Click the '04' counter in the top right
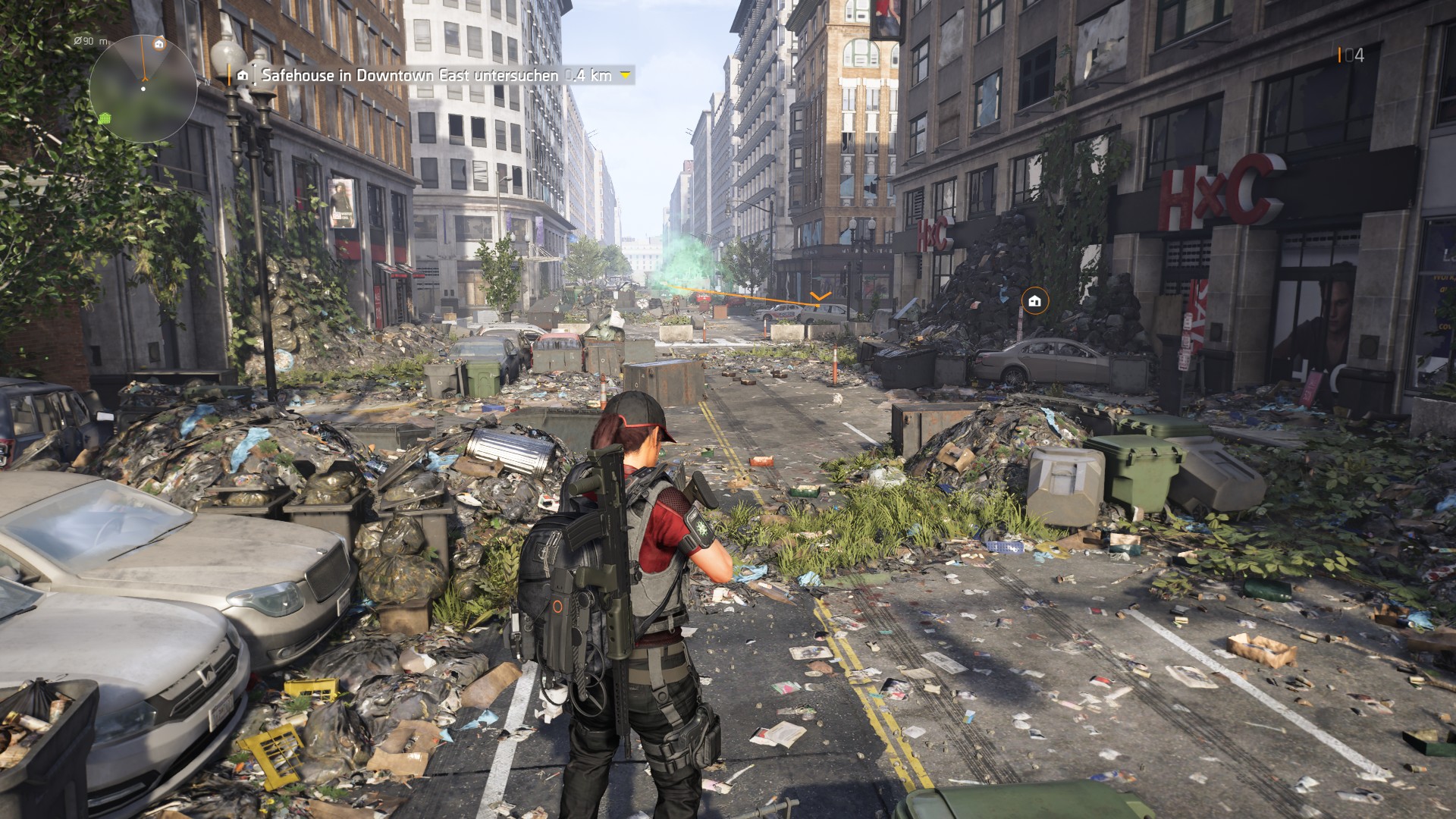Image resolution: width=1456 pixels, height=819 pixels. [1354, 54]
